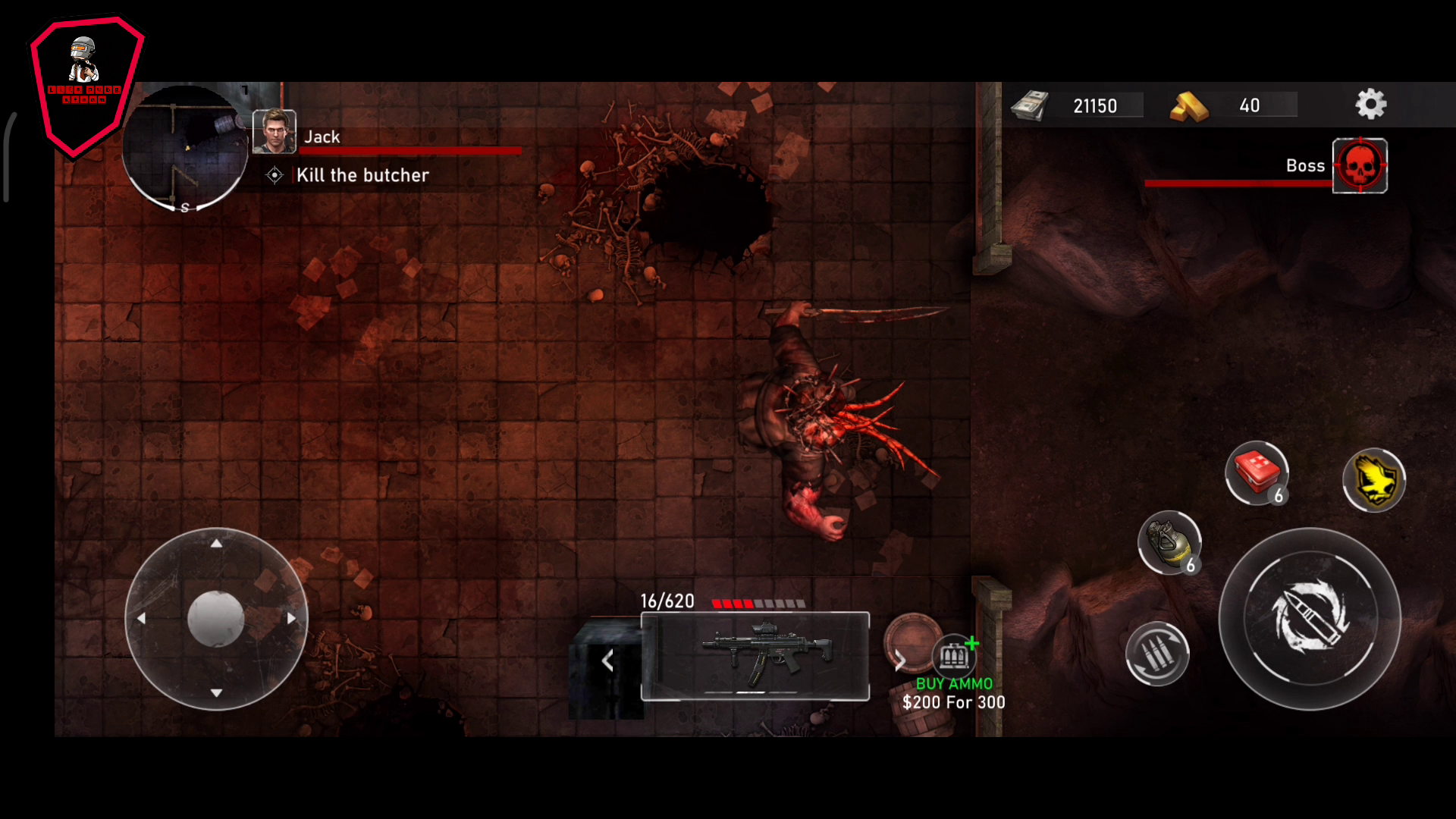1456x819 pixels.
Task: Switch to the next weapon arrow
Action: pos(900,661)
